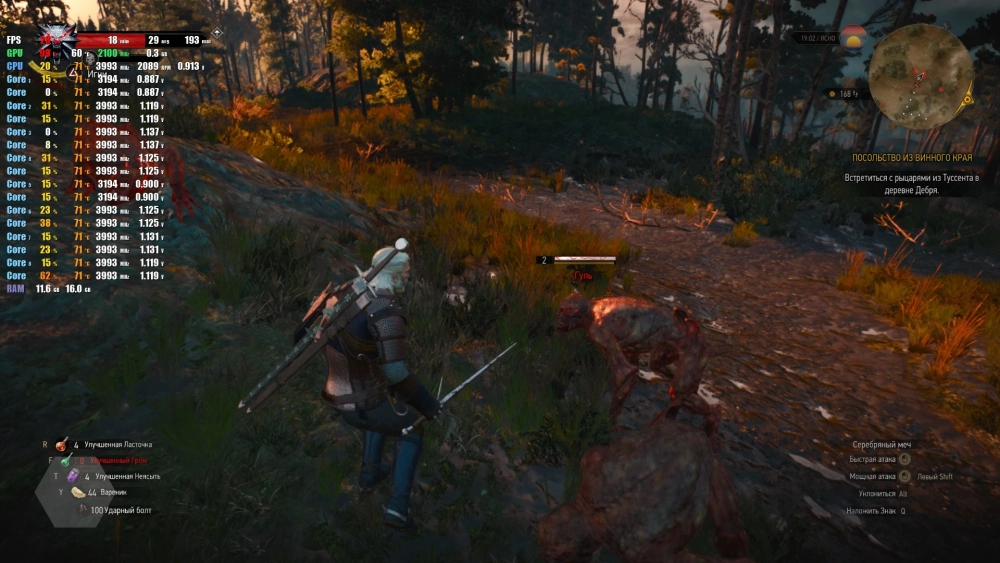Select the wolf medallion icon
Viewport: 1000px width, 563px height.
[56, 38]
